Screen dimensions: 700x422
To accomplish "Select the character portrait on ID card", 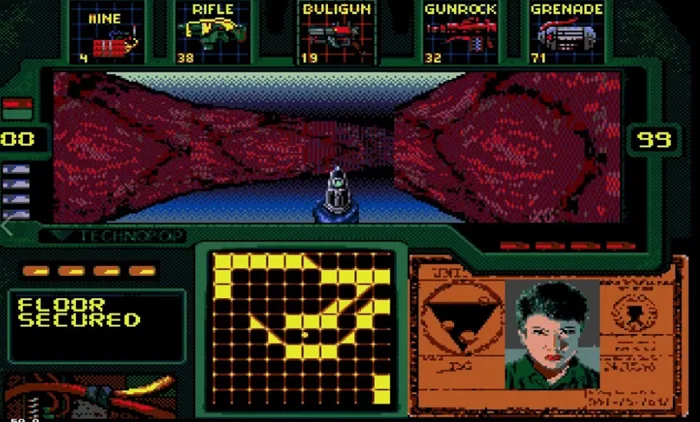I will click(x=552, y=333).
